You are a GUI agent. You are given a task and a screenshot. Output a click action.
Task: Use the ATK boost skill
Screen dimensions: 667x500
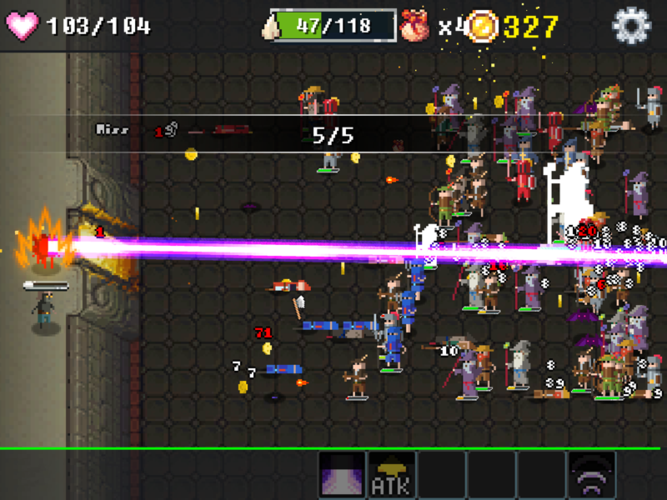[392, 475]
